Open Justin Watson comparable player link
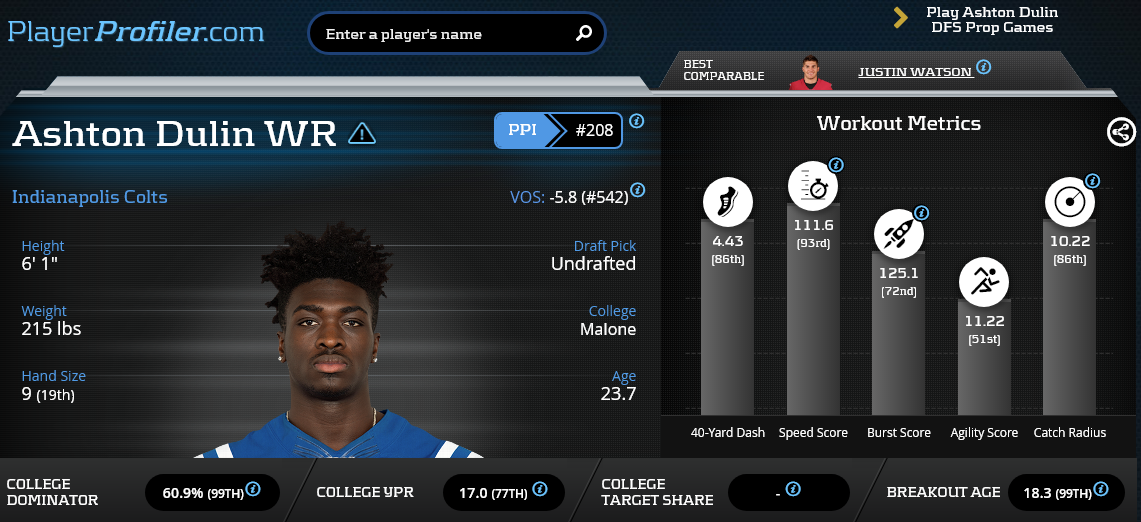This screenshot has width=1141, height=522. (914, 71)
